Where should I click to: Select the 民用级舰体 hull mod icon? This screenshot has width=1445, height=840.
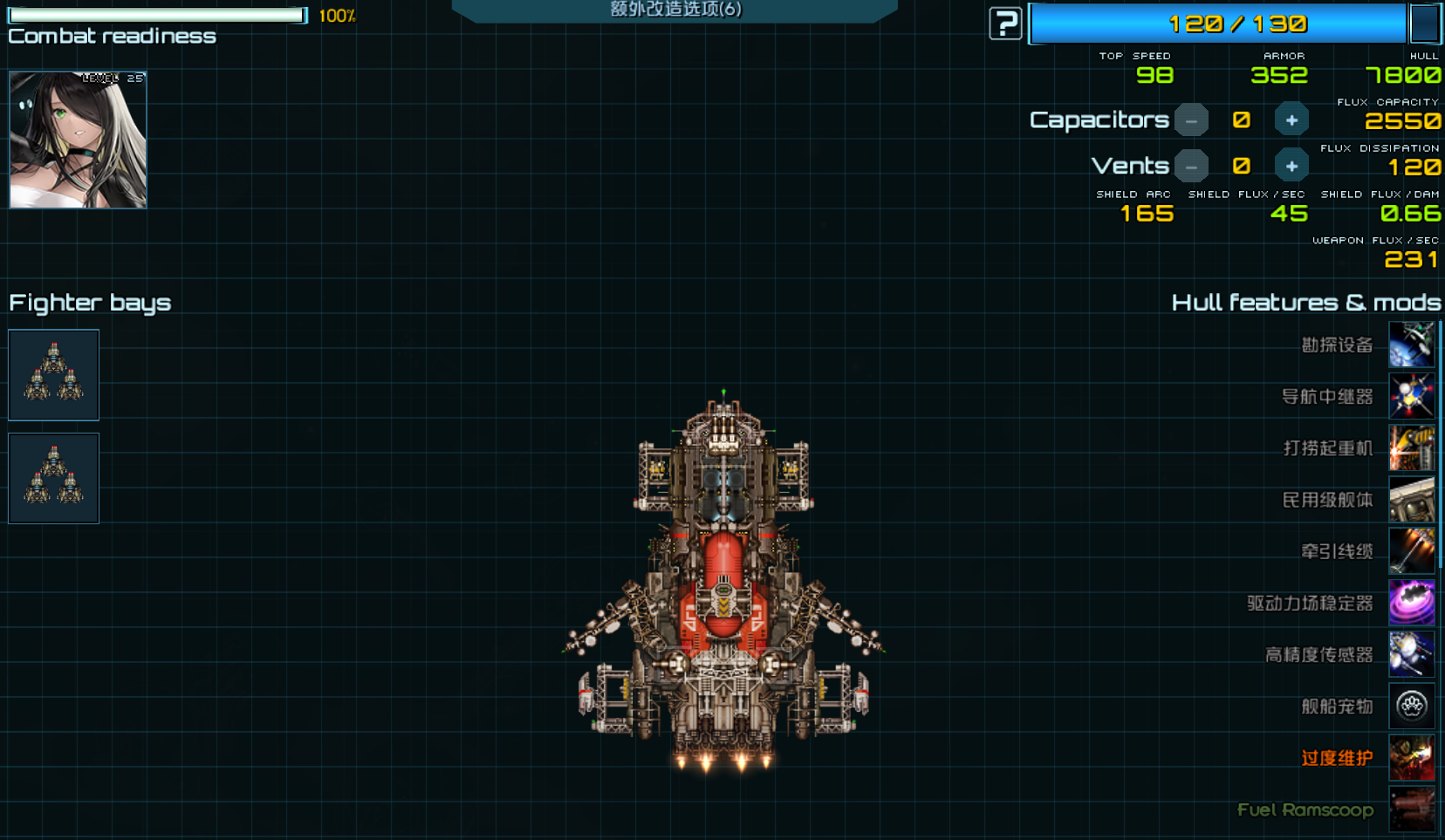click(x=1411, y=499)
